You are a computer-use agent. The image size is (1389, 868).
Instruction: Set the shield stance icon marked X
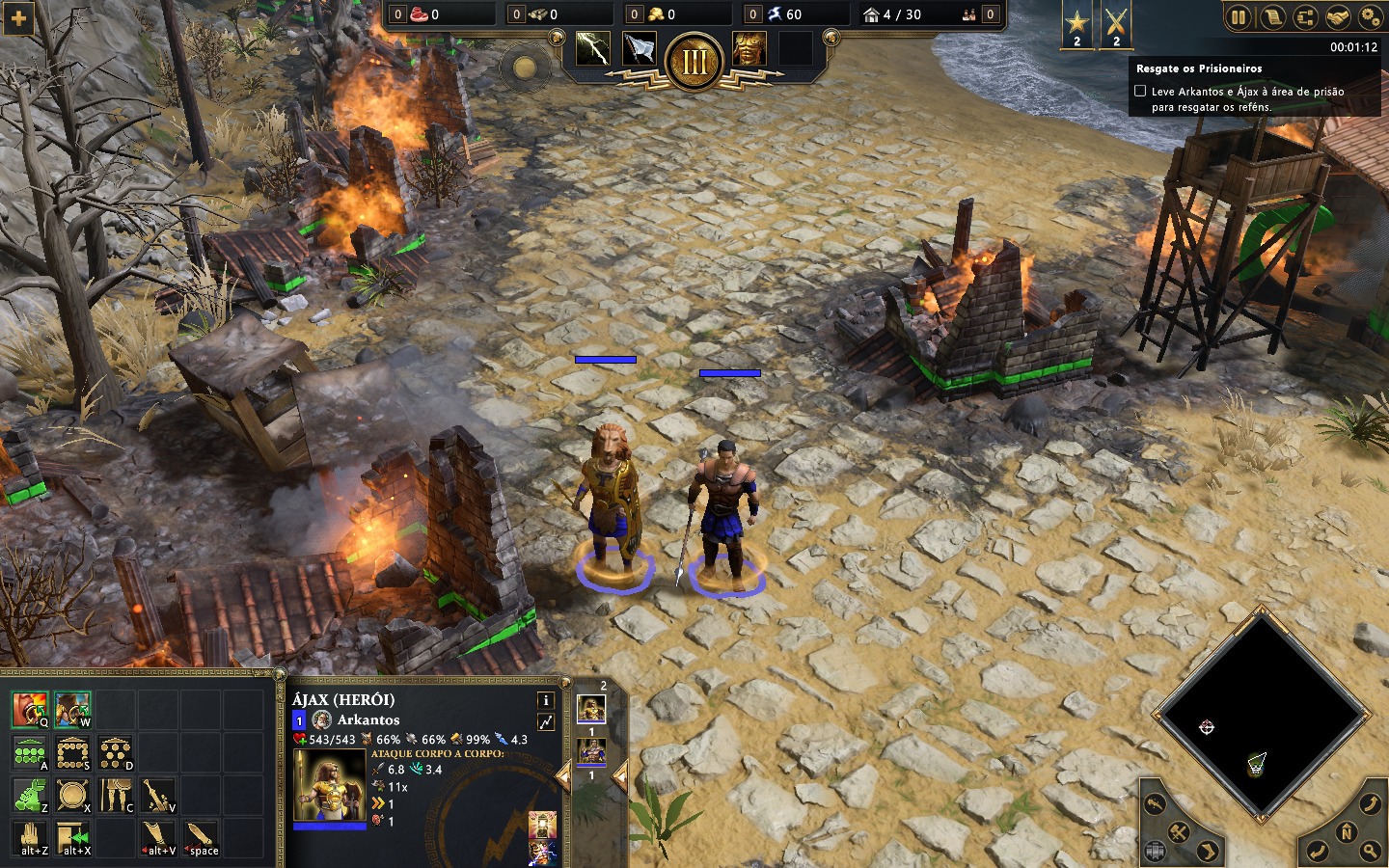coord(72,795)
